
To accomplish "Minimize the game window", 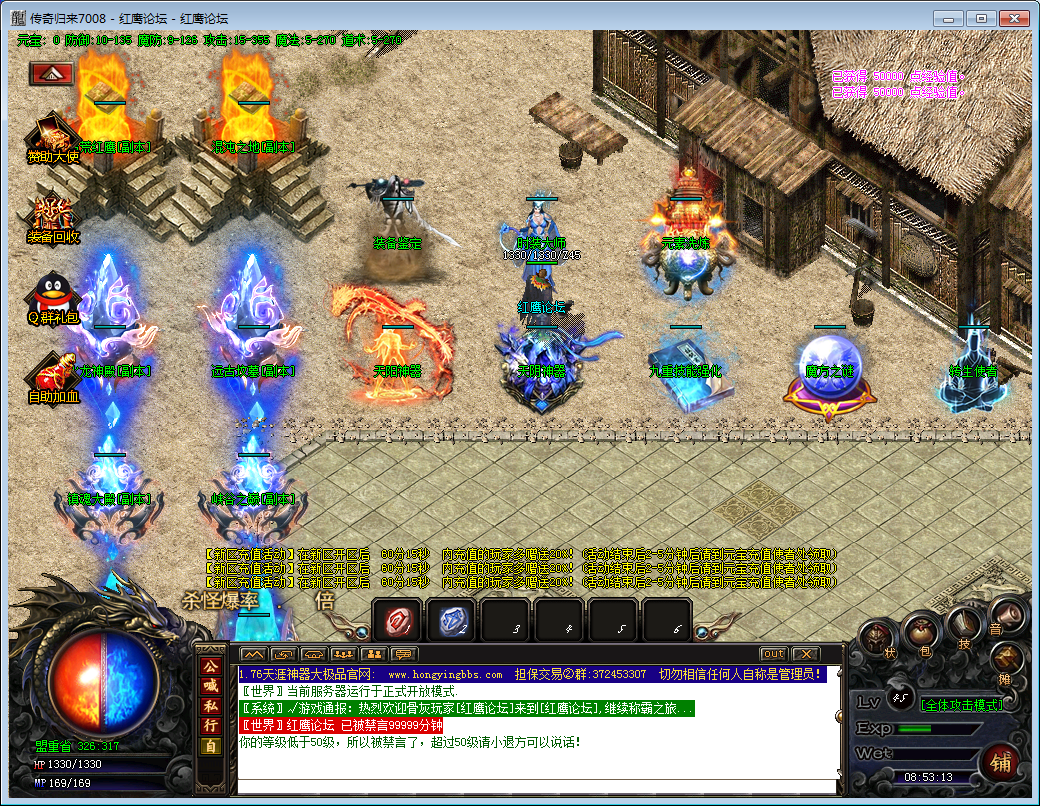I will point(951,18).
